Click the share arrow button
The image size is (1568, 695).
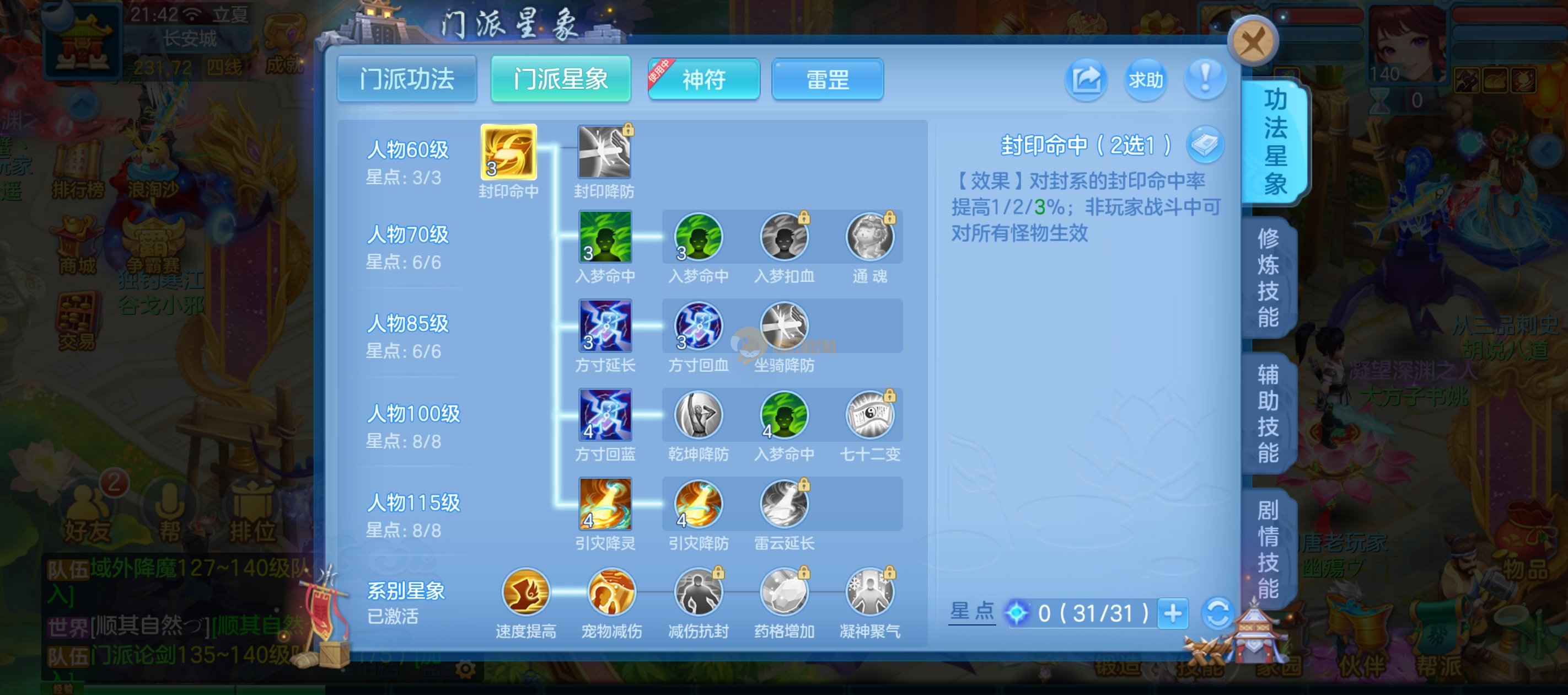coord(1086,79)
